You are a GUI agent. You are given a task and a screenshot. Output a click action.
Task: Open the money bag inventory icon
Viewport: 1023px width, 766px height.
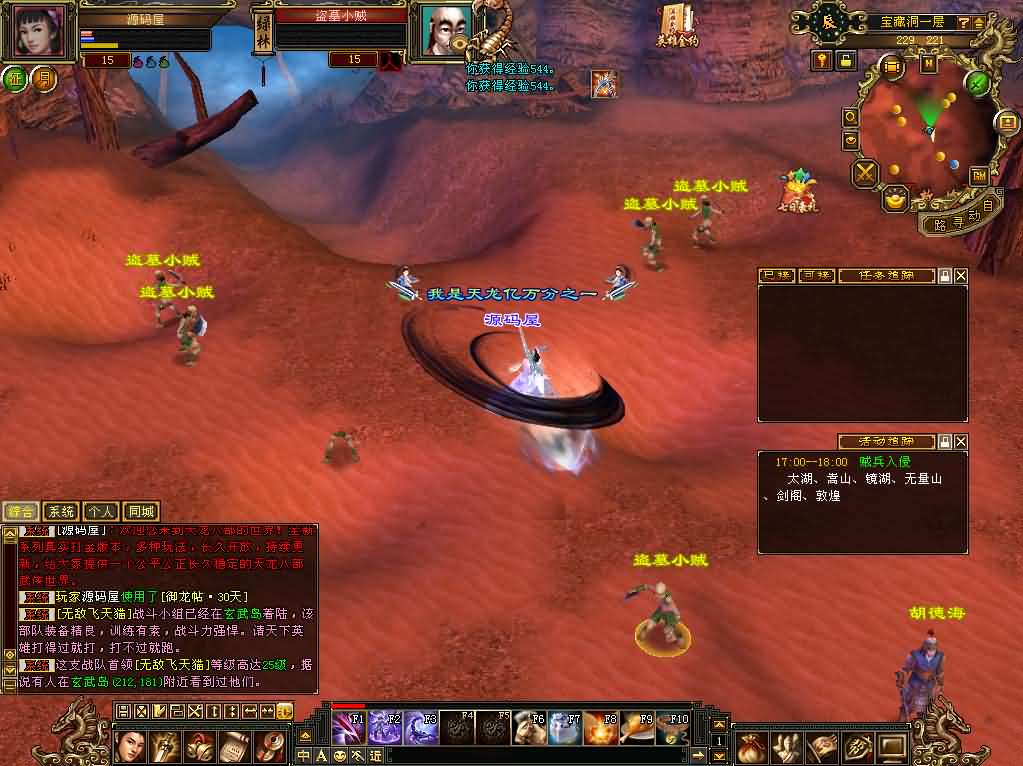750,746
